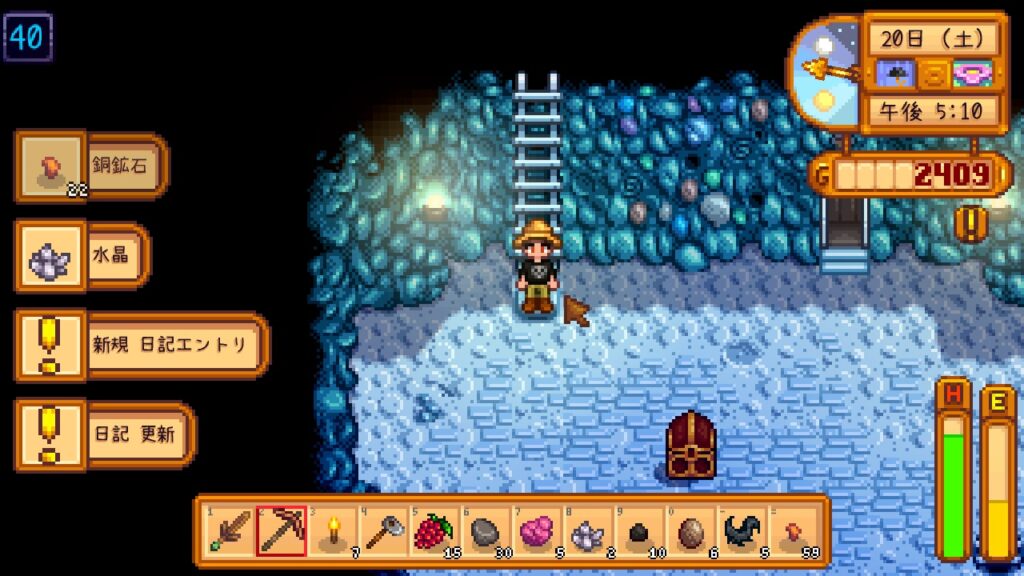
Task: Open the journal exclamation icon
Action: (970, 223)
